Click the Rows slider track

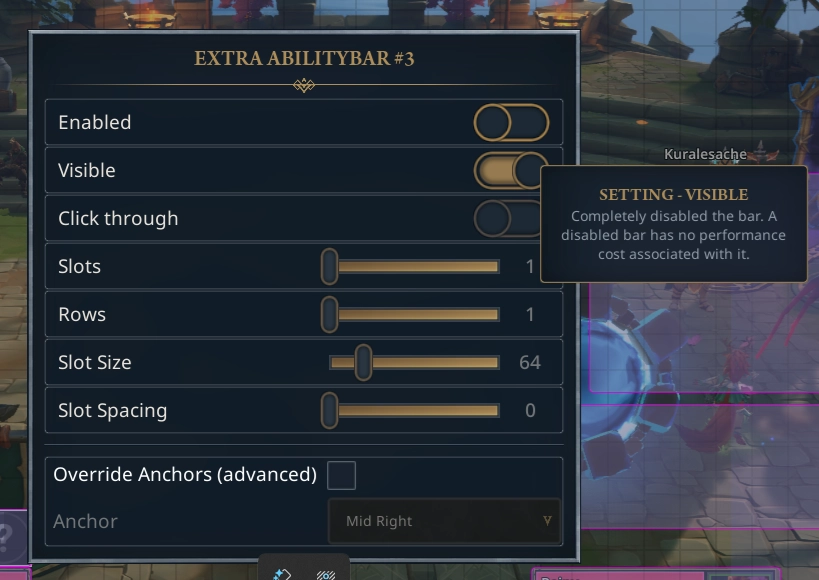pos(415,315)
